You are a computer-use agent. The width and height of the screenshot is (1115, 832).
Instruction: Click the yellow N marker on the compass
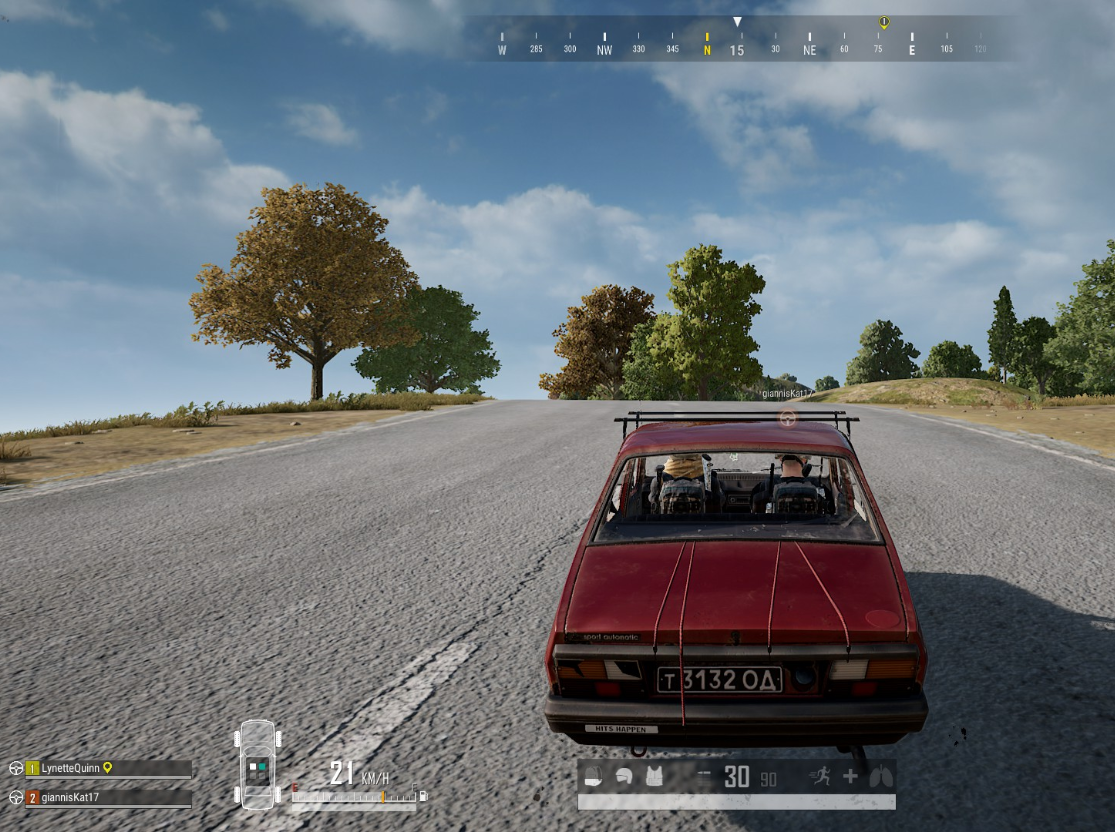707,48
